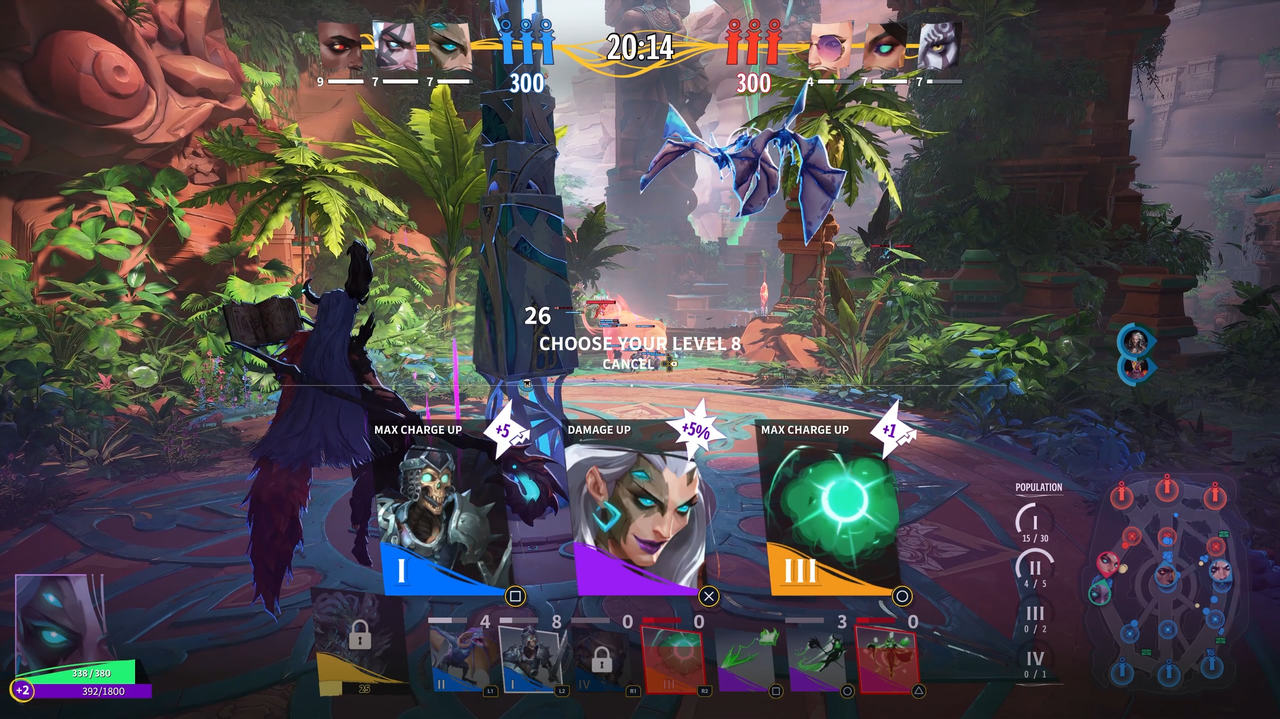Click the large locked slot marked 25
Viewport: 1280px width, 719px height.
pos(360,640)
